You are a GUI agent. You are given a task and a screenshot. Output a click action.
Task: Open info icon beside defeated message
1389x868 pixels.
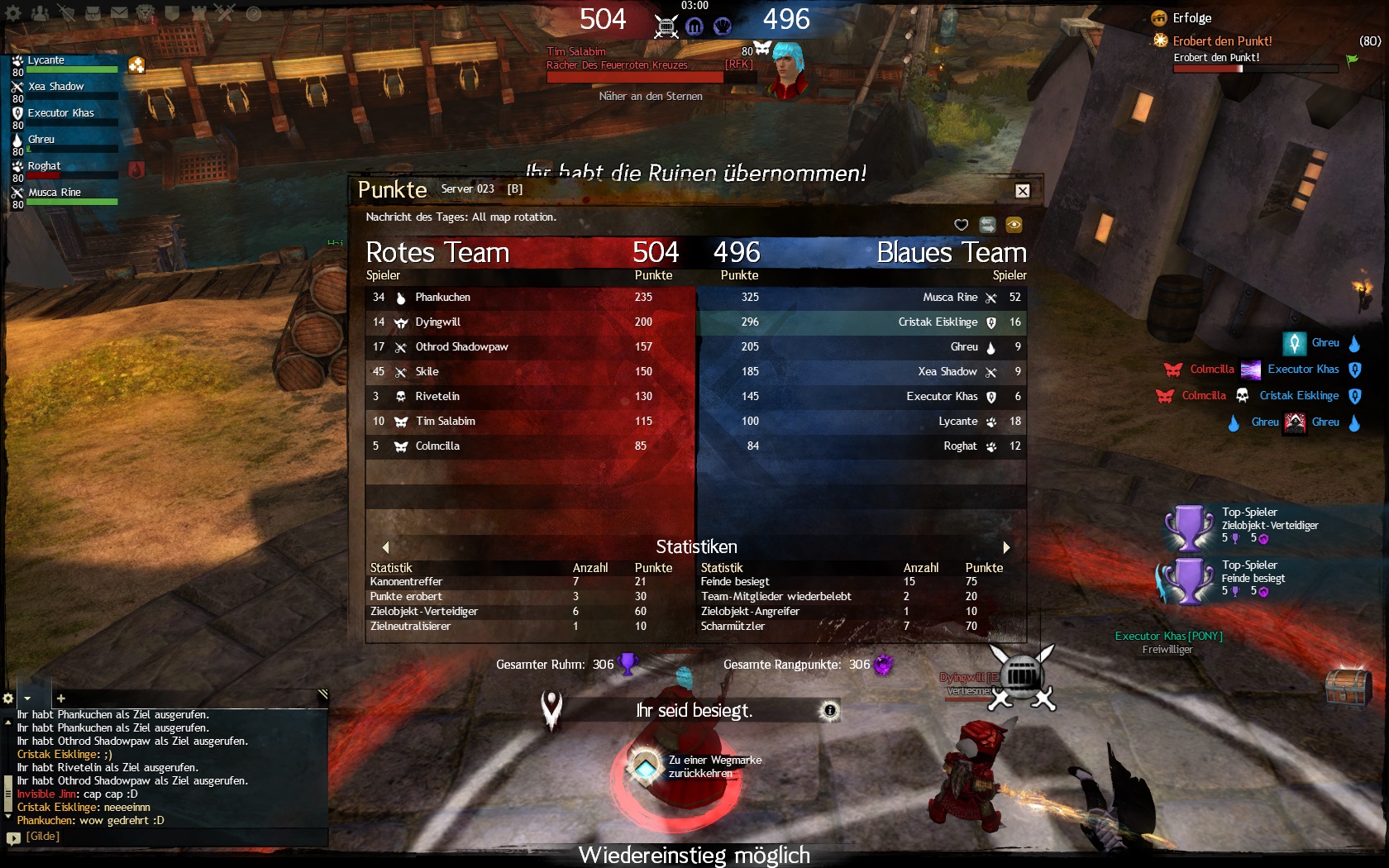830,710
